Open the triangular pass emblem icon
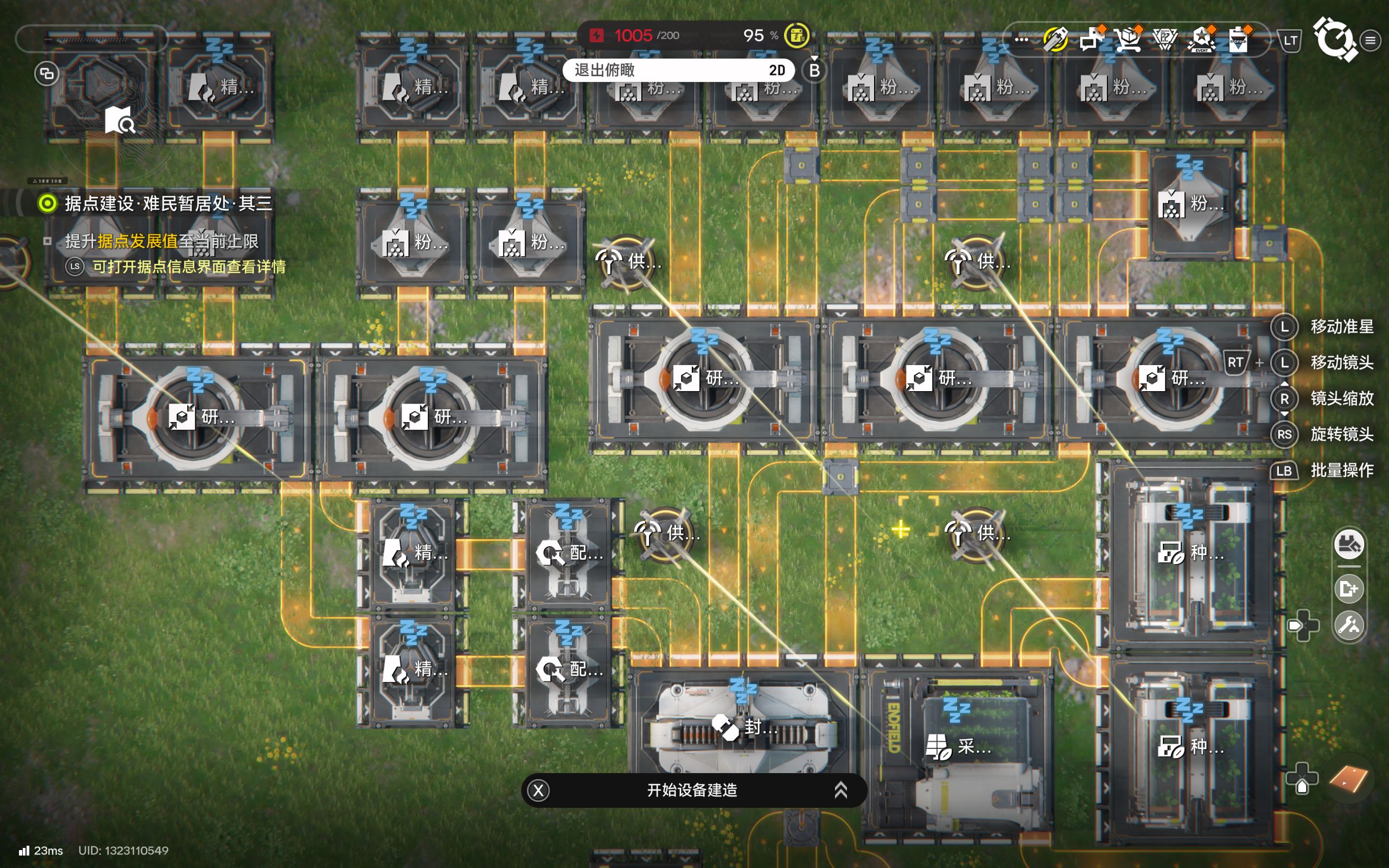The width and height of the screenshot is (1389, 868). pos(1164,40)
